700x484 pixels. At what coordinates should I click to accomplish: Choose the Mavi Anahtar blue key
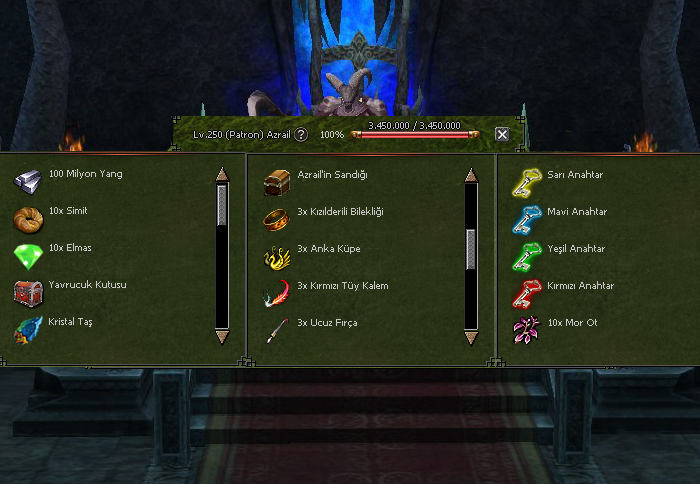(x=526, y=219)
